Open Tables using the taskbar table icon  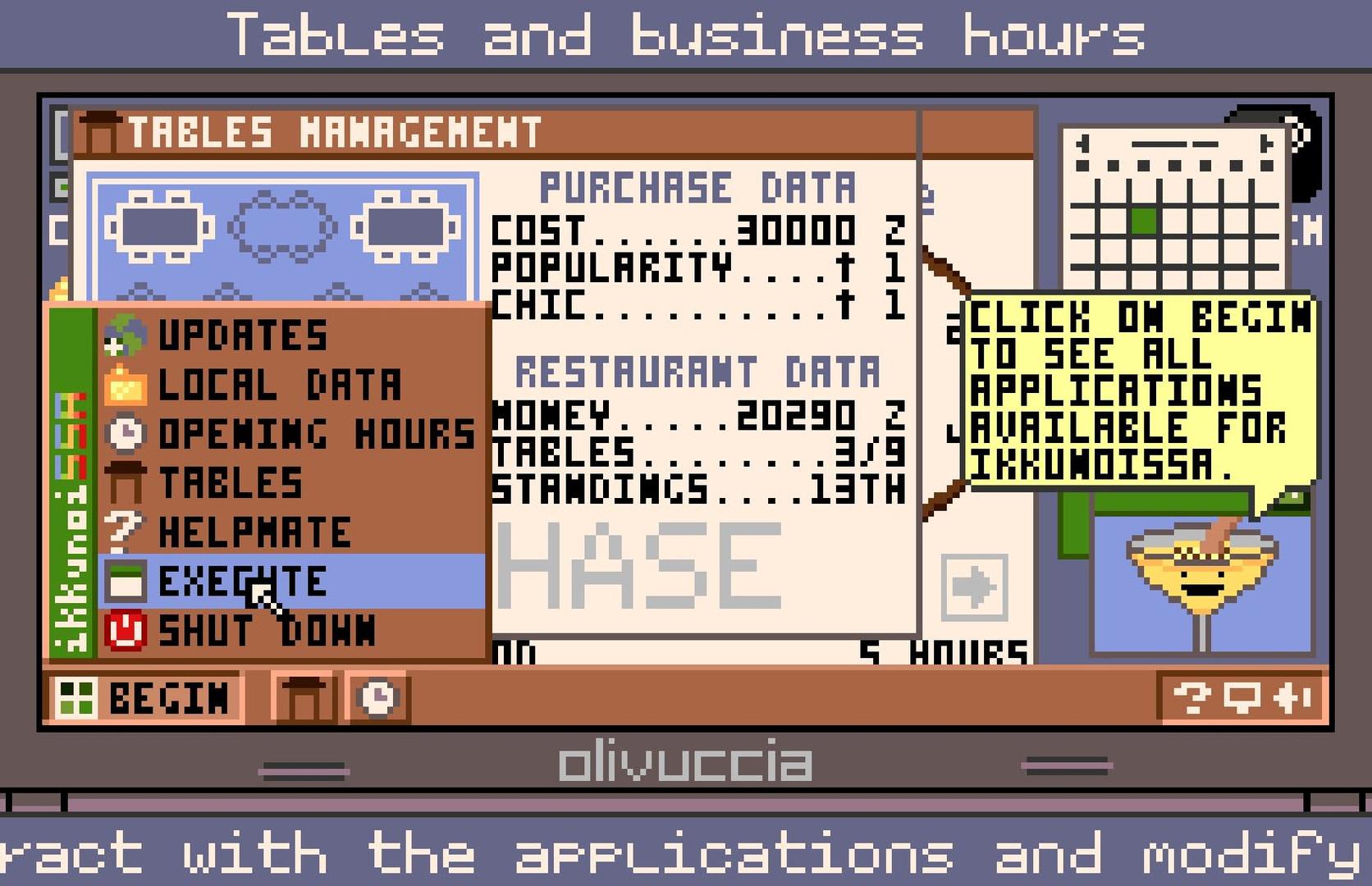(304, 698)
